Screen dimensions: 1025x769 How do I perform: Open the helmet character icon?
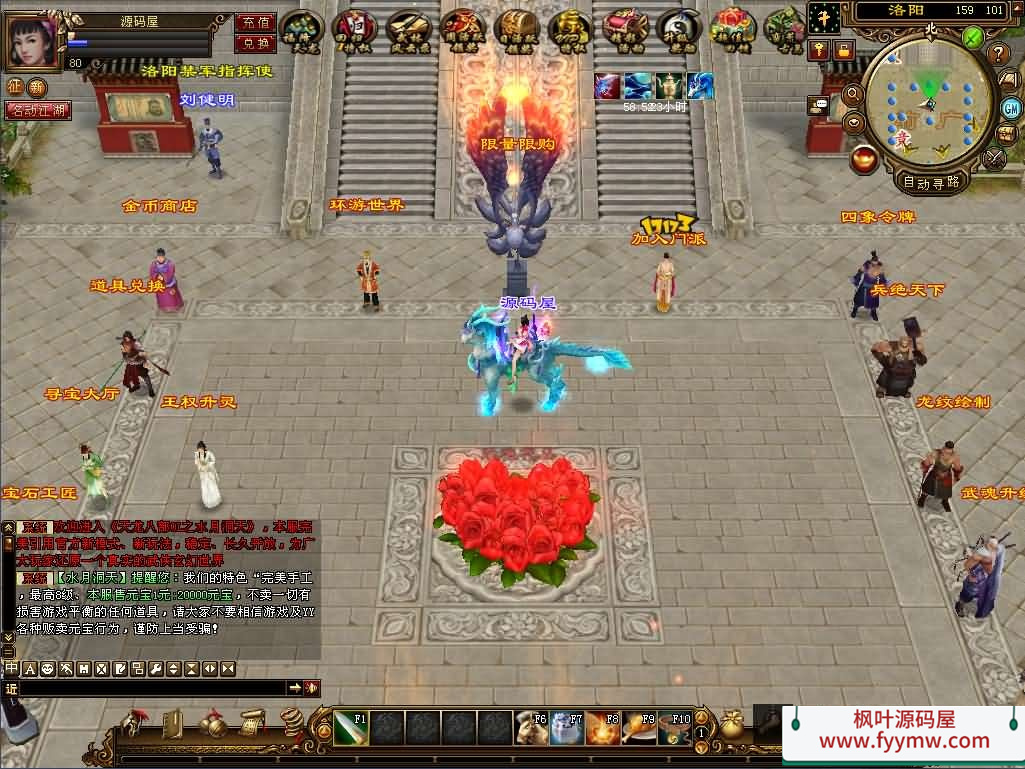(134, 722)
